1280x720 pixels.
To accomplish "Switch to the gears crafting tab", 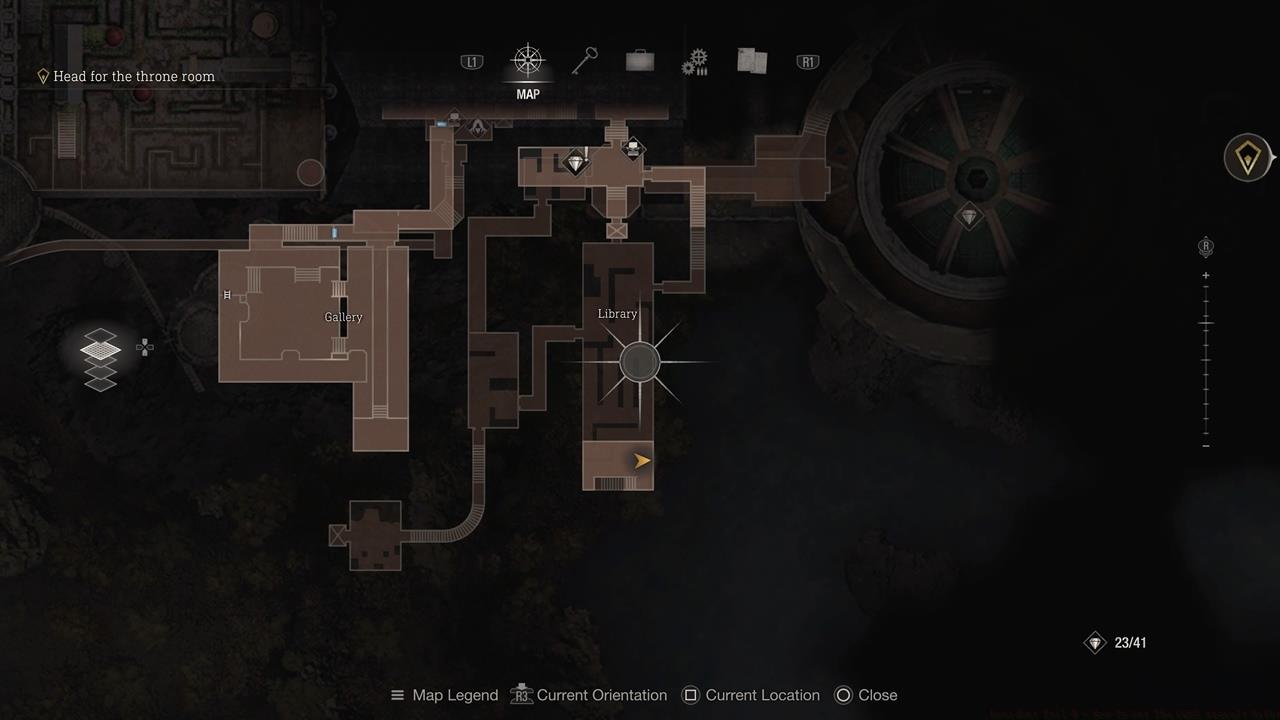I will 694,63.
